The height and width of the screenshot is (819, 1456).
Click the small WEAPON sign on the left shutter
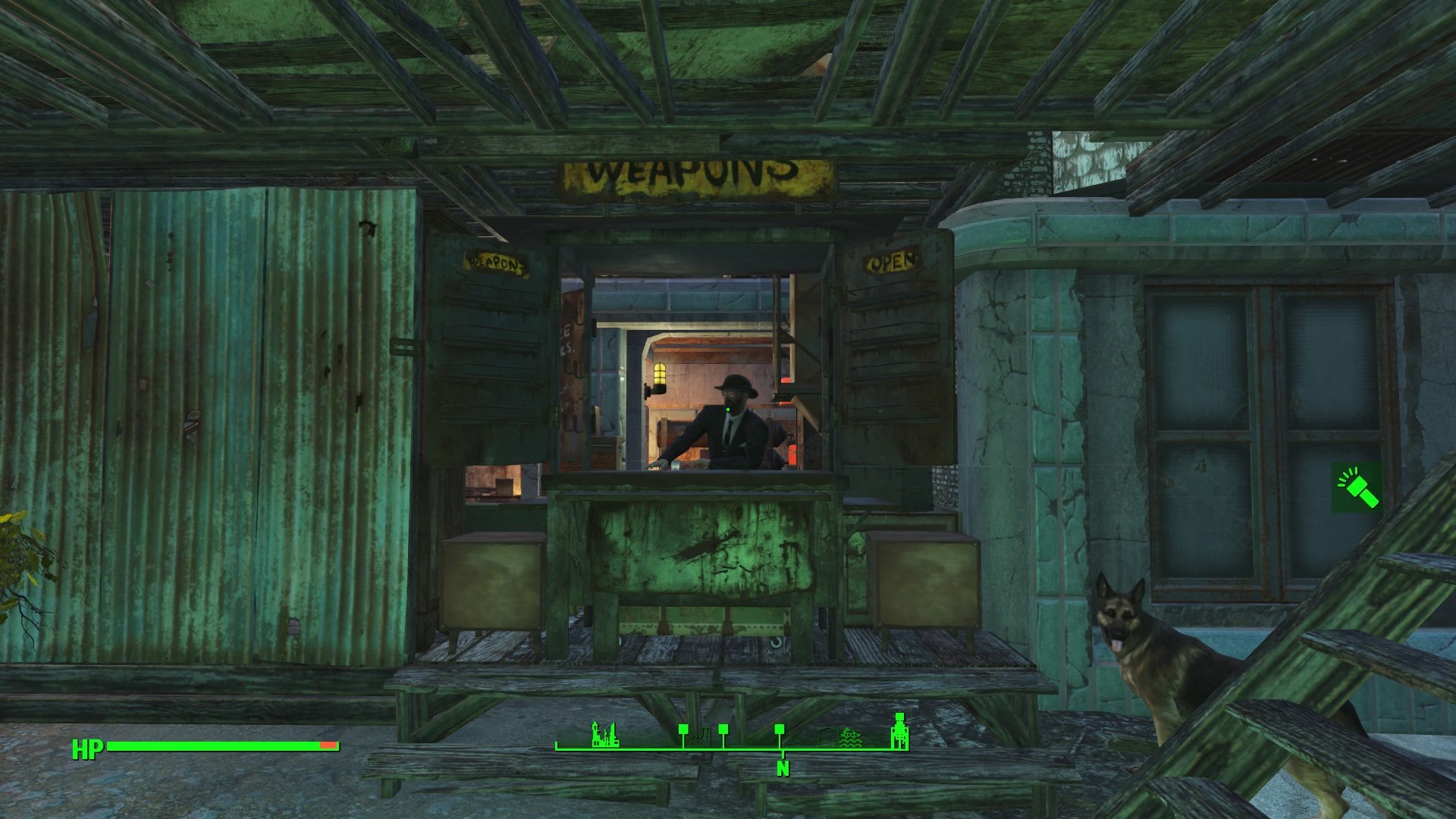tap(494, 262)
